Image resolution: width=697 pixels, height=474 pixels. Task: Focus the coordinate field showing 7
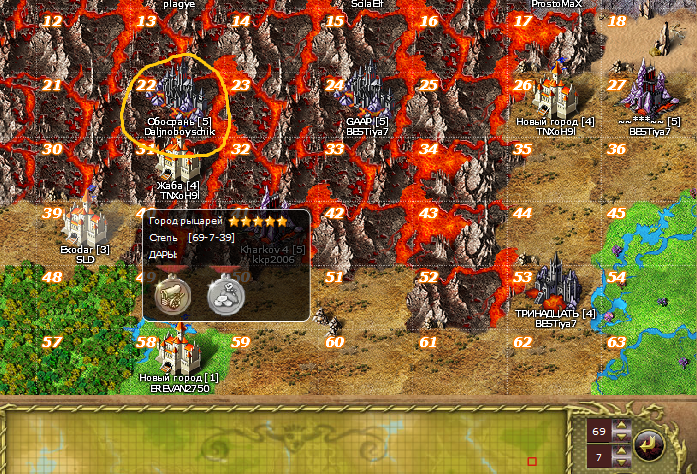tap(597, 457)
